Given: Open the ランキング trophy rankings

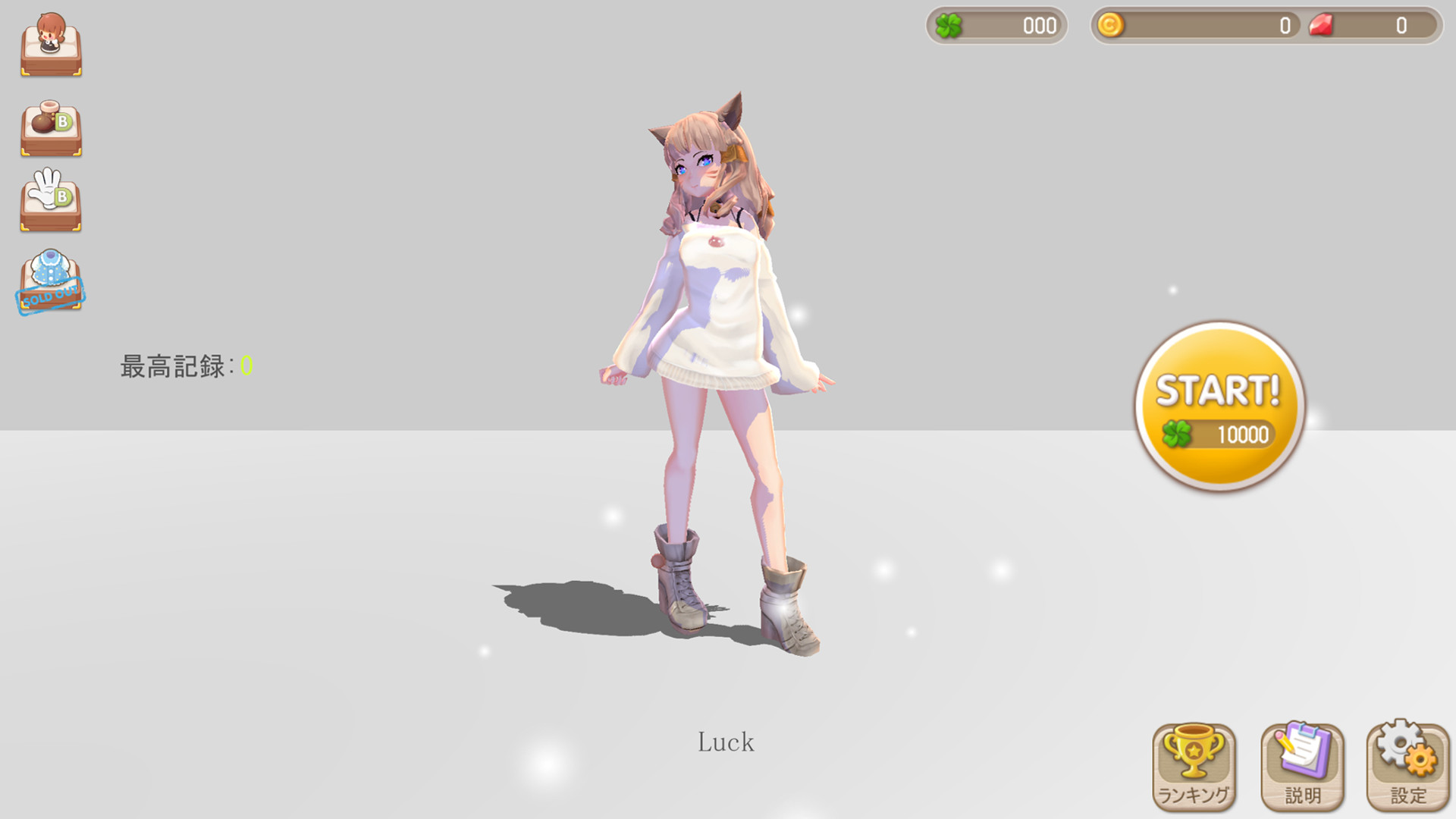Looking at the screenshot, I should 1192,766.
